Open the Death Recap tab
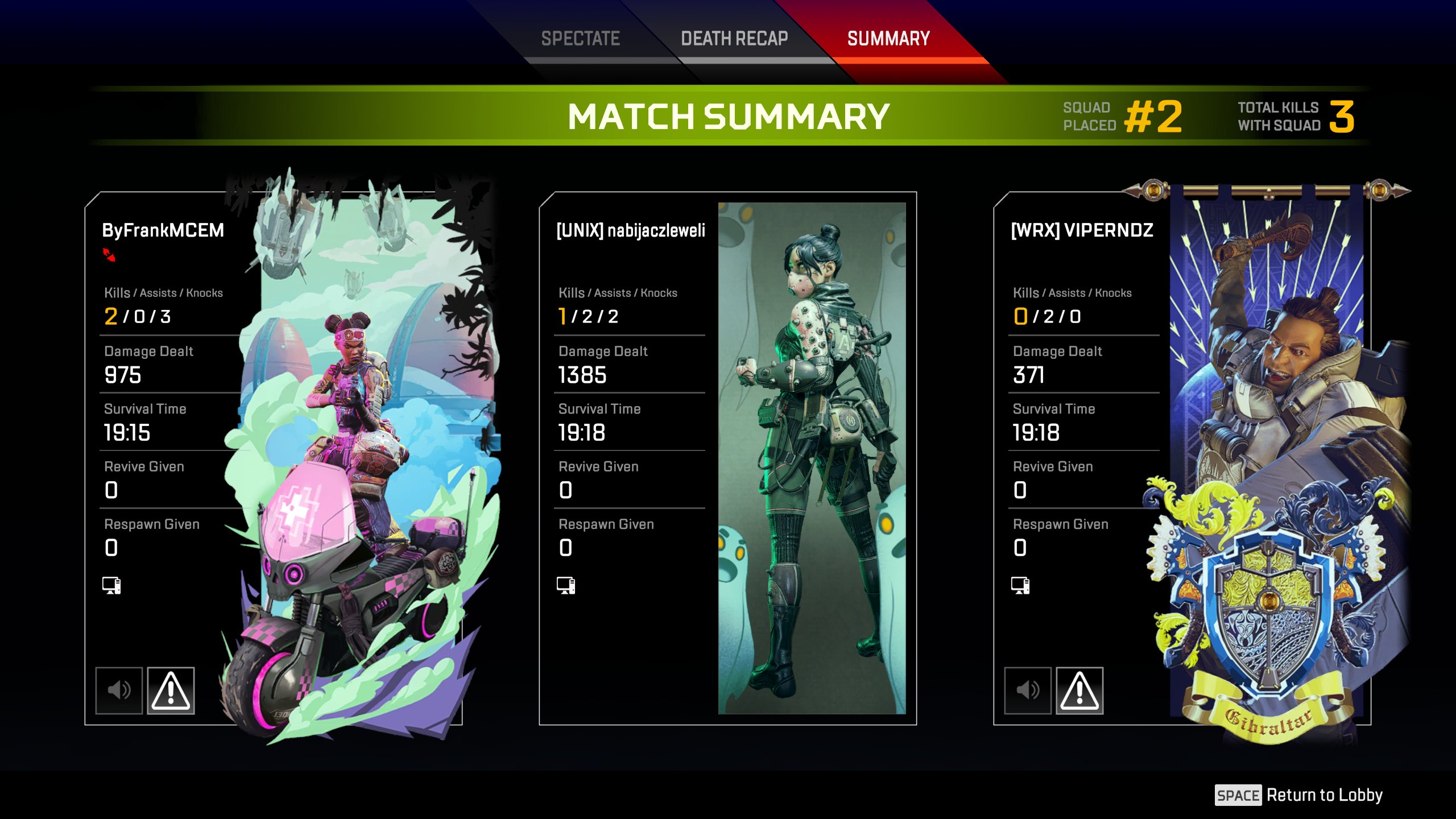1456x819 pixels. 734,39
